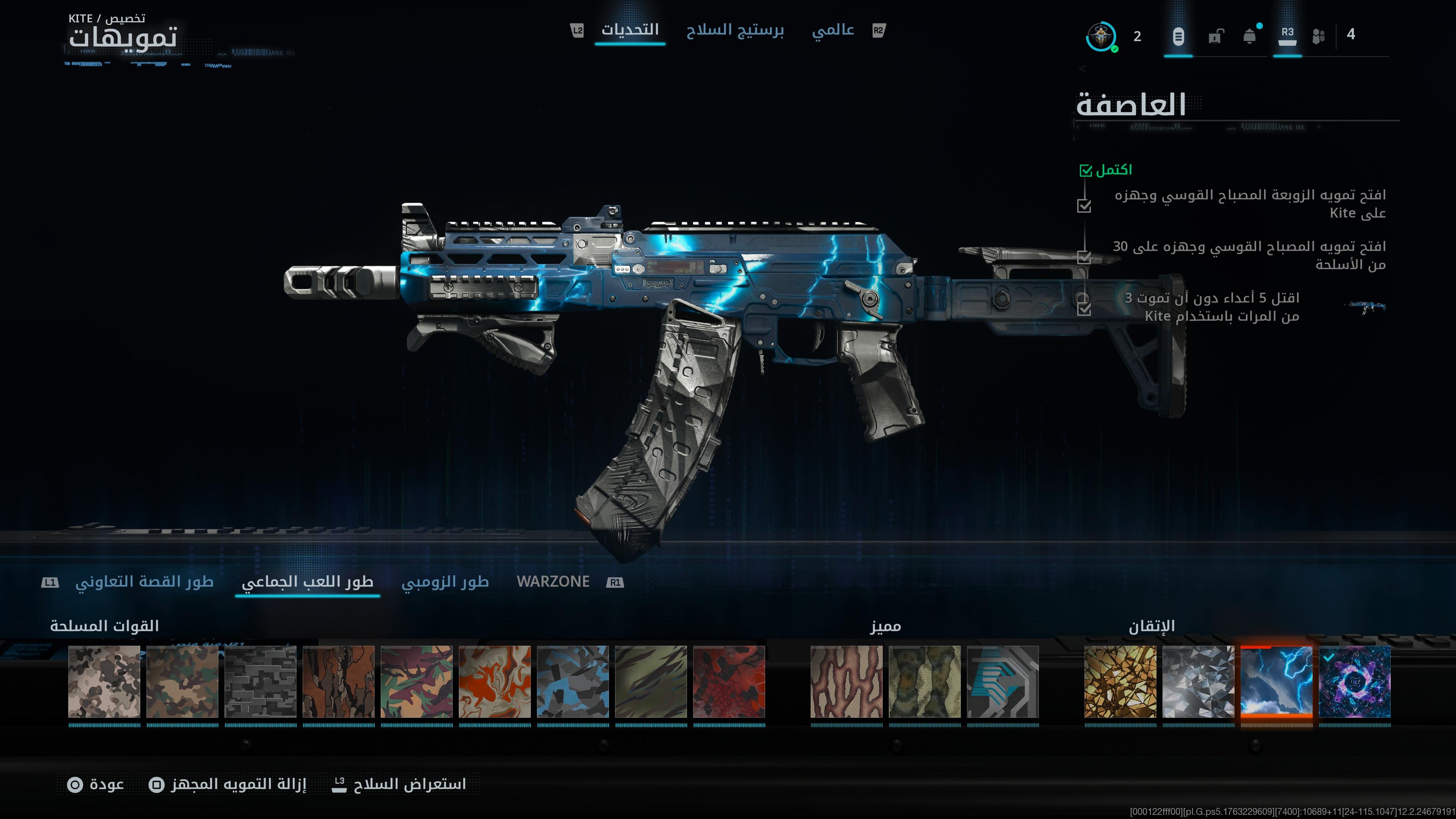Click إزالة التمويه المجهز to remove camo

point(228,784)
